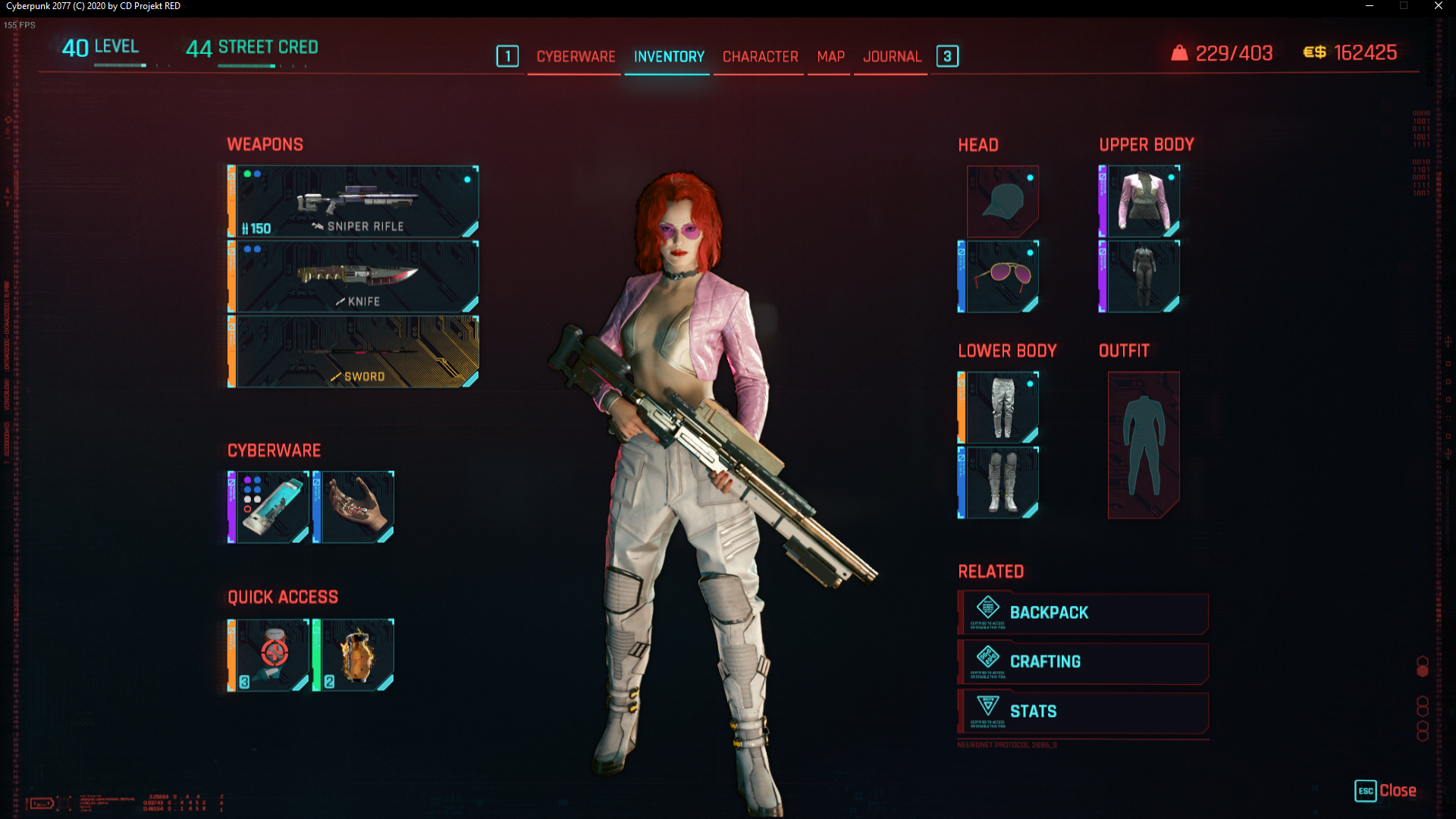Open the CRAFTING menu

pyautogui.click(x=1082, y=661)
